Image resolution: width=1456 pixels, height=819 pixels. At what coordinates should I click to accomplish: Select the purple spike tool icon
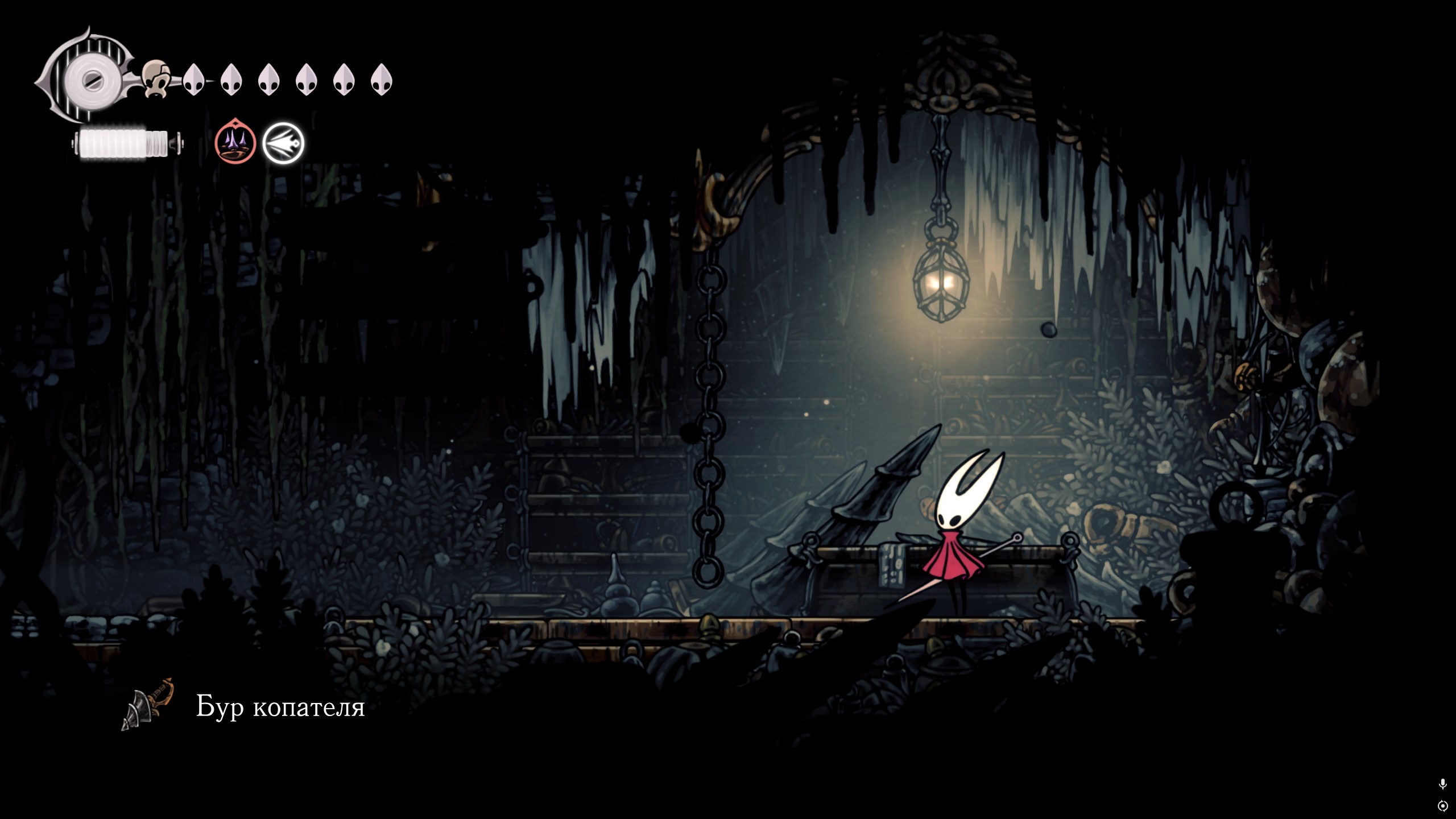(x=235, y=143)
